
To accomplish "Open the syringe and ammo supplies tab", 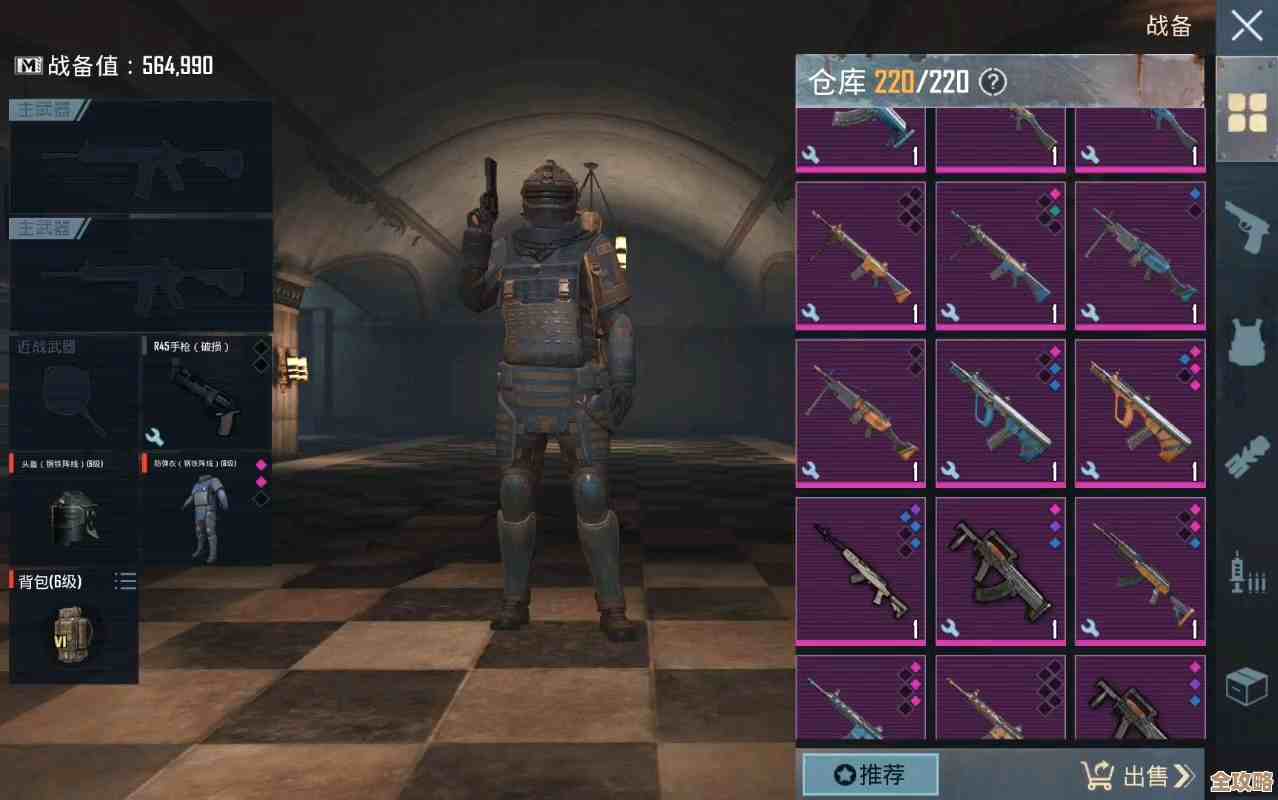I will [1247, 574].
